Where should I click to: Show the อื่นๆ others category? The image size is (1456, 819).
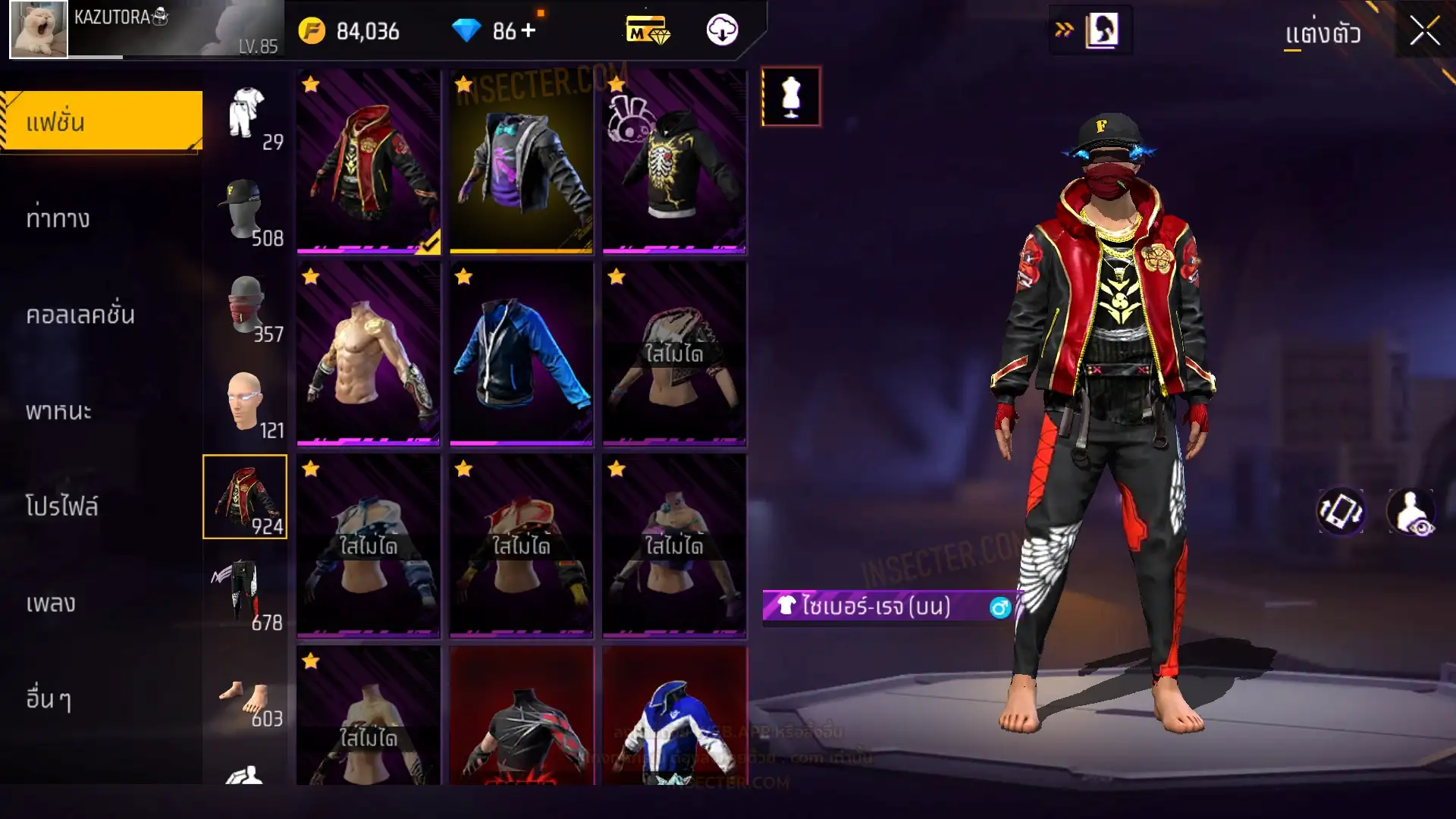(49, 699)
